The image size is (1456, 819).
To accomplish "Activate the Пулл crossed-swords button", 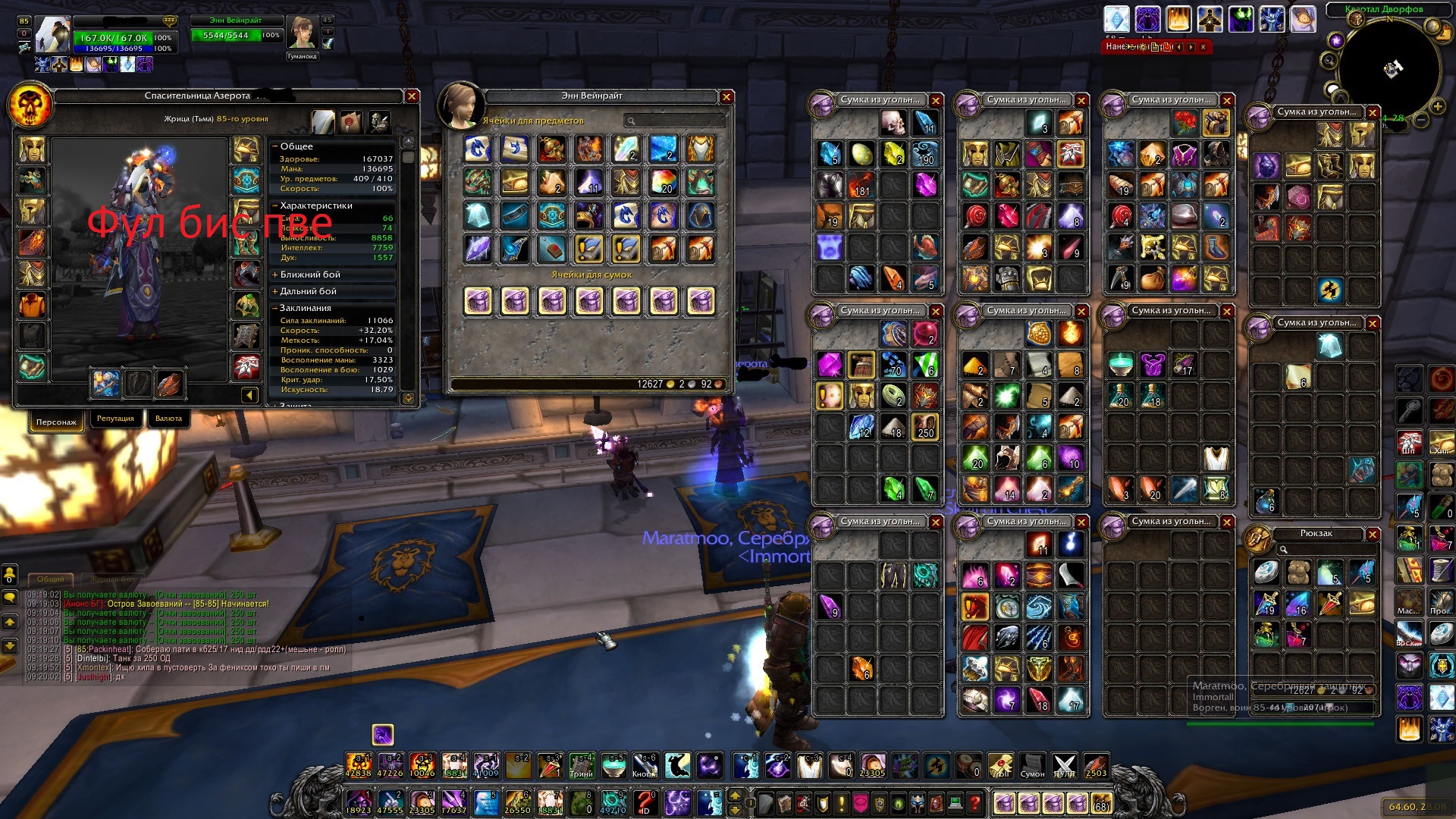I will click(x=1065, y=766).
